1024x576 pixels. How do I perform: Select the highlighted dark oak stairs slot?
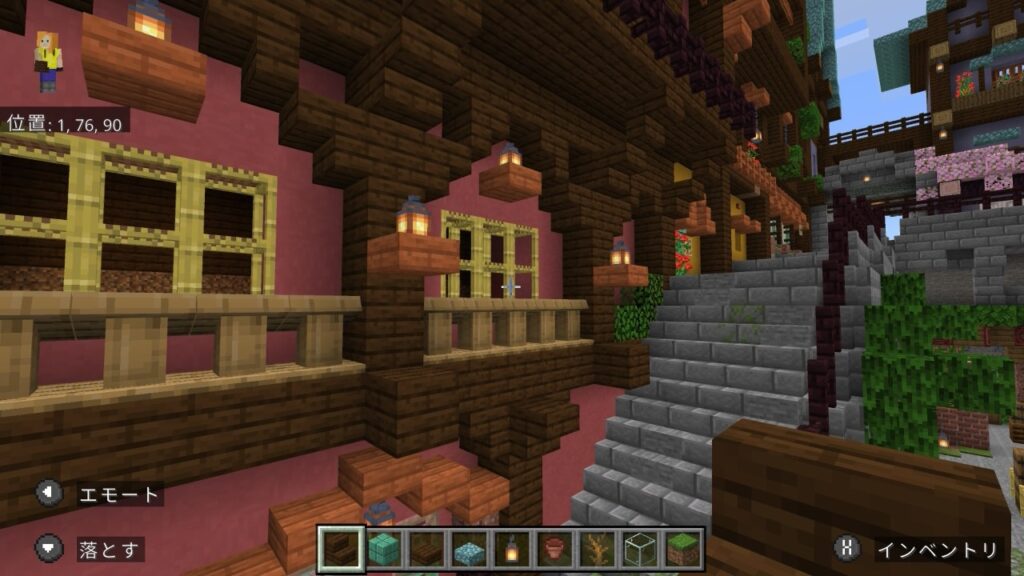[340, 548]
